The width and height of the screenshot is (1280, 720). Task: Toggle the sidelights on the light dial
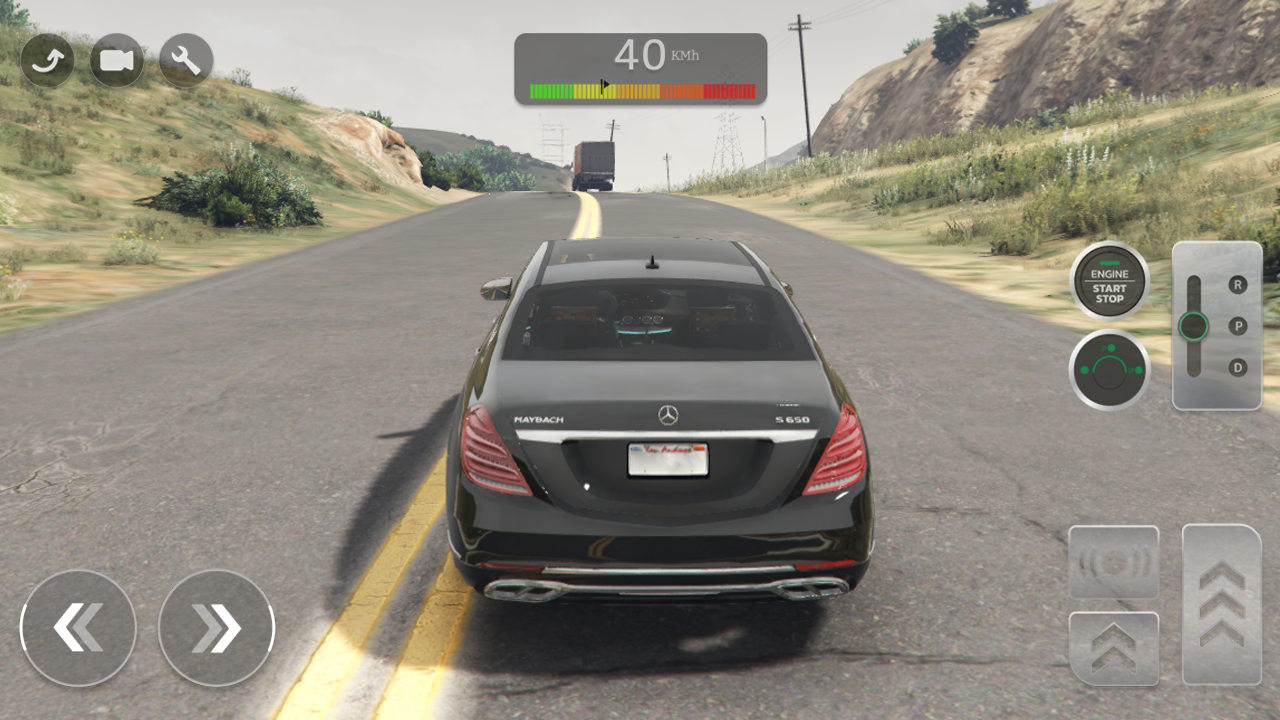click(1084, 370)
